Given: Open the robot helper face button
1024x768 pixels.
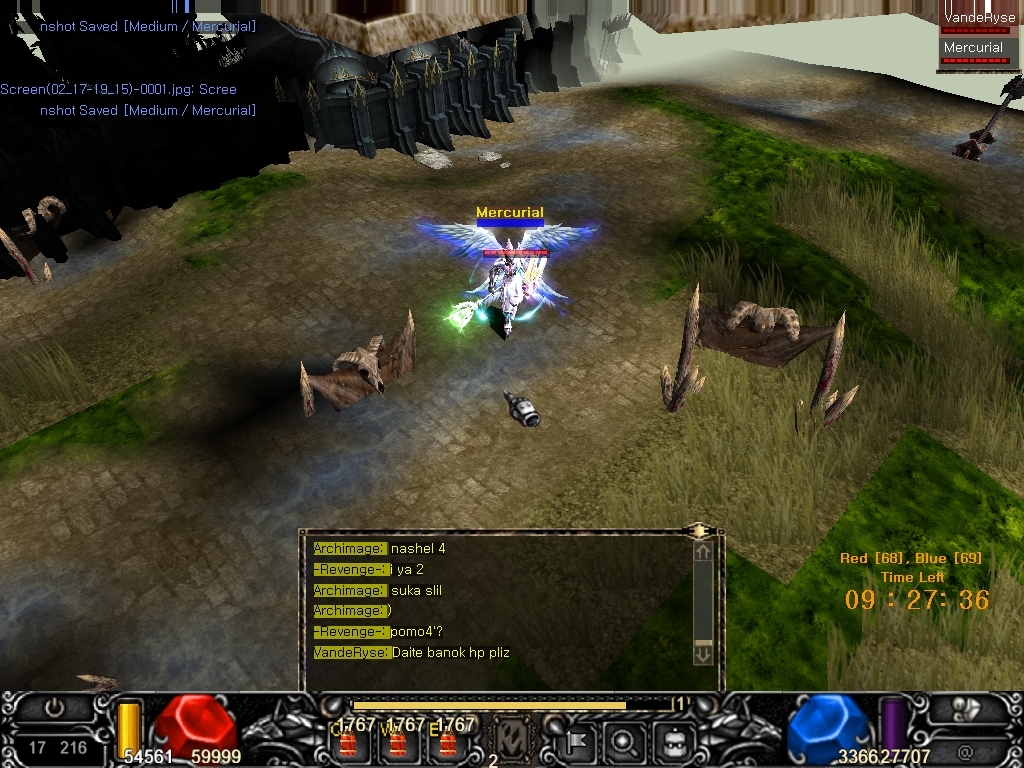Looking at the screenshot, I should (x=673, y=742).
